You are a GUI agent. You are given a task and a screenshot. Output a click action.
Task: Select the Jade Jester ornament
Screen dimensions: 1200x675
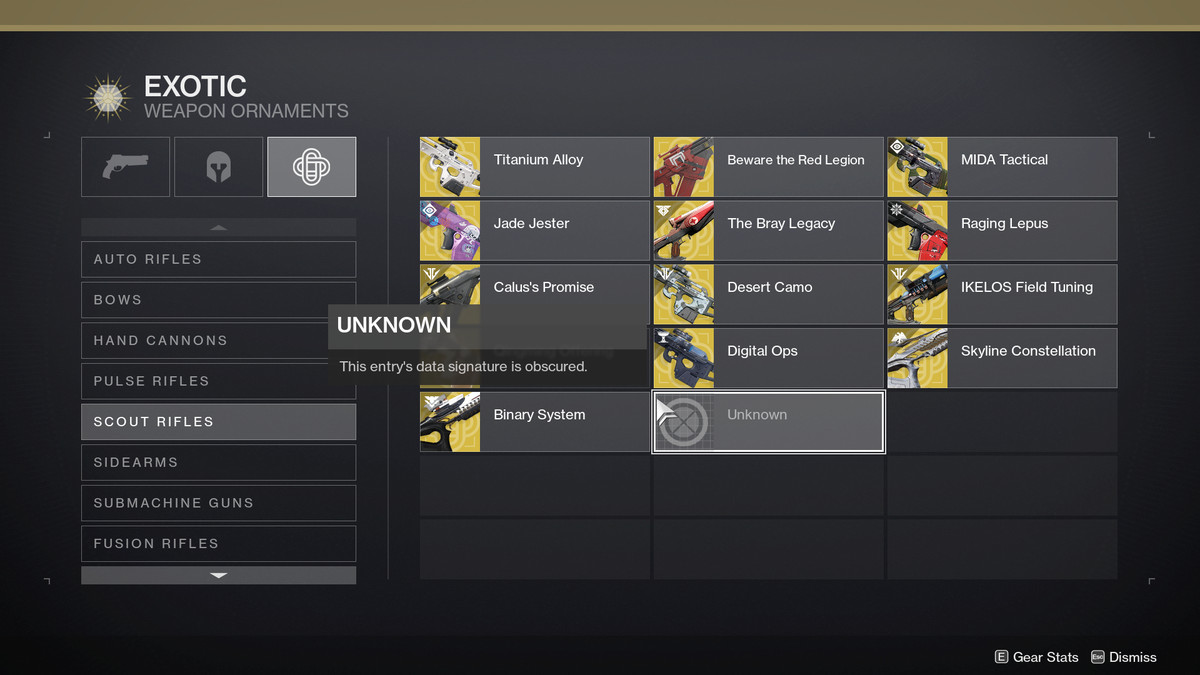tap(534, 231)
